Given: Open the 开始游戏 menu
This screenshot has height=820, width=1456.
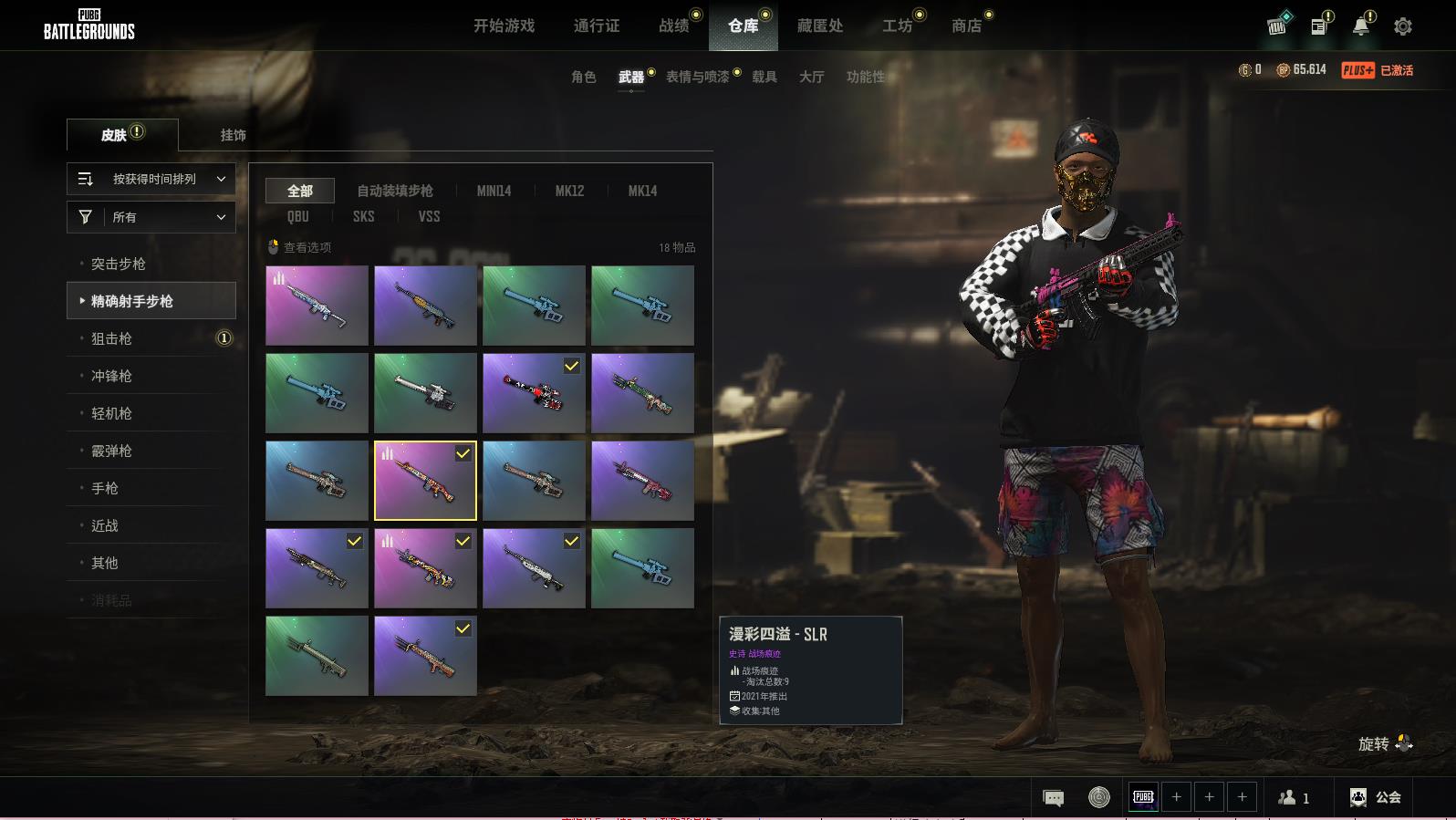Looking at the screenshot, I should pyautogui.click(x=504, y=26).
